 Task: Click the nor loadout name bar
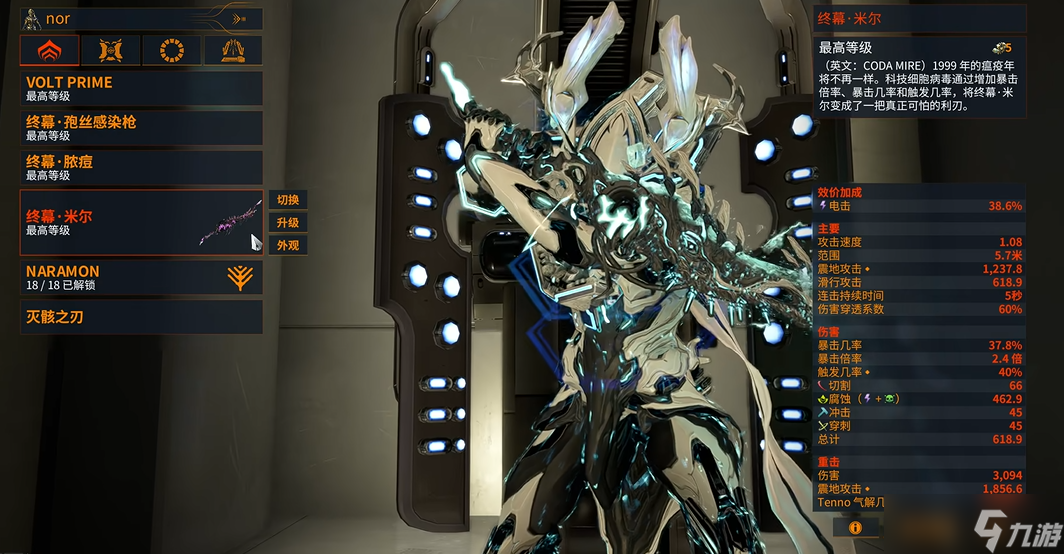coord(141,19)
